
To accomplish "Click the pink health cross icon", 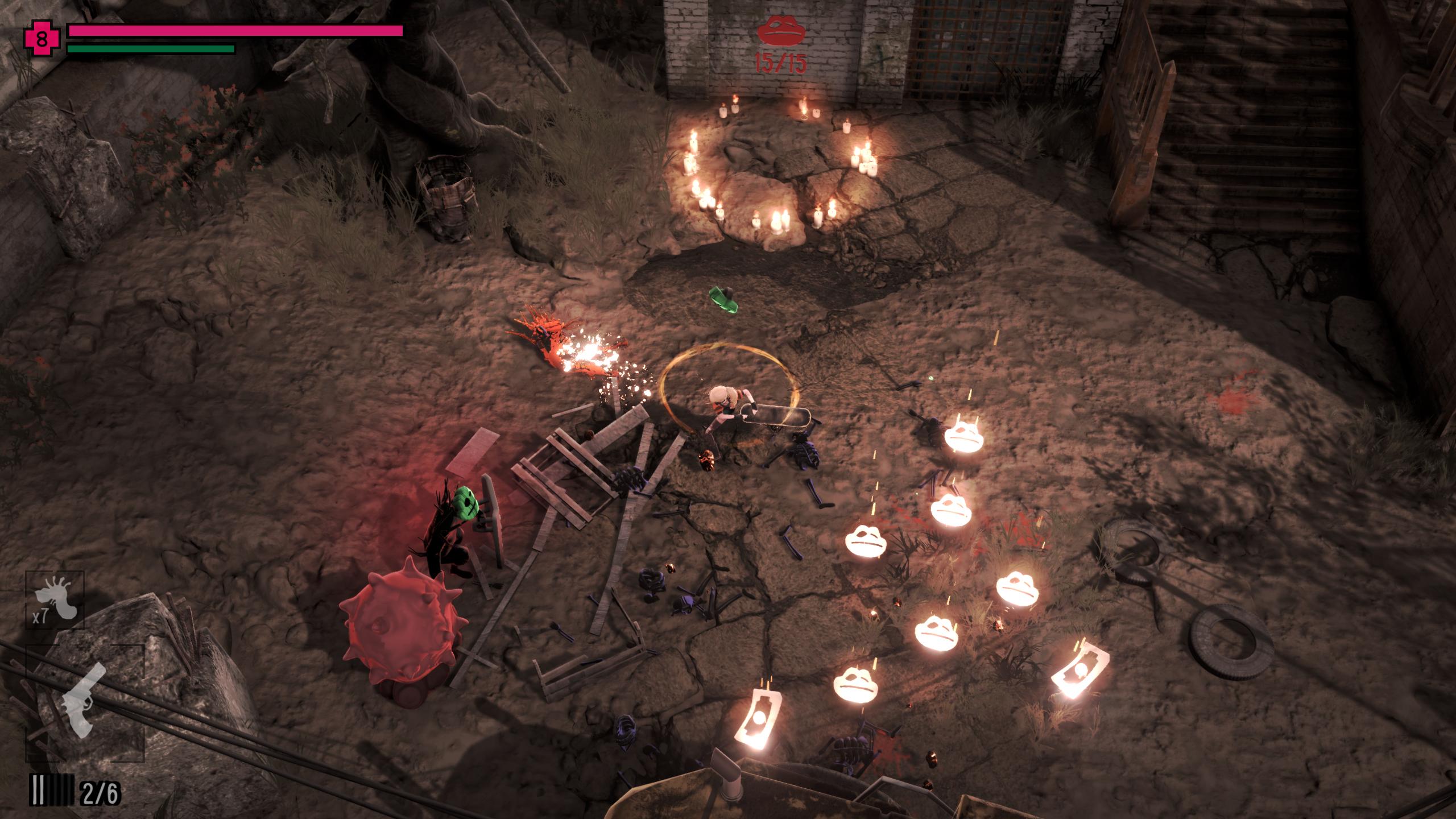I will point(42,39).
